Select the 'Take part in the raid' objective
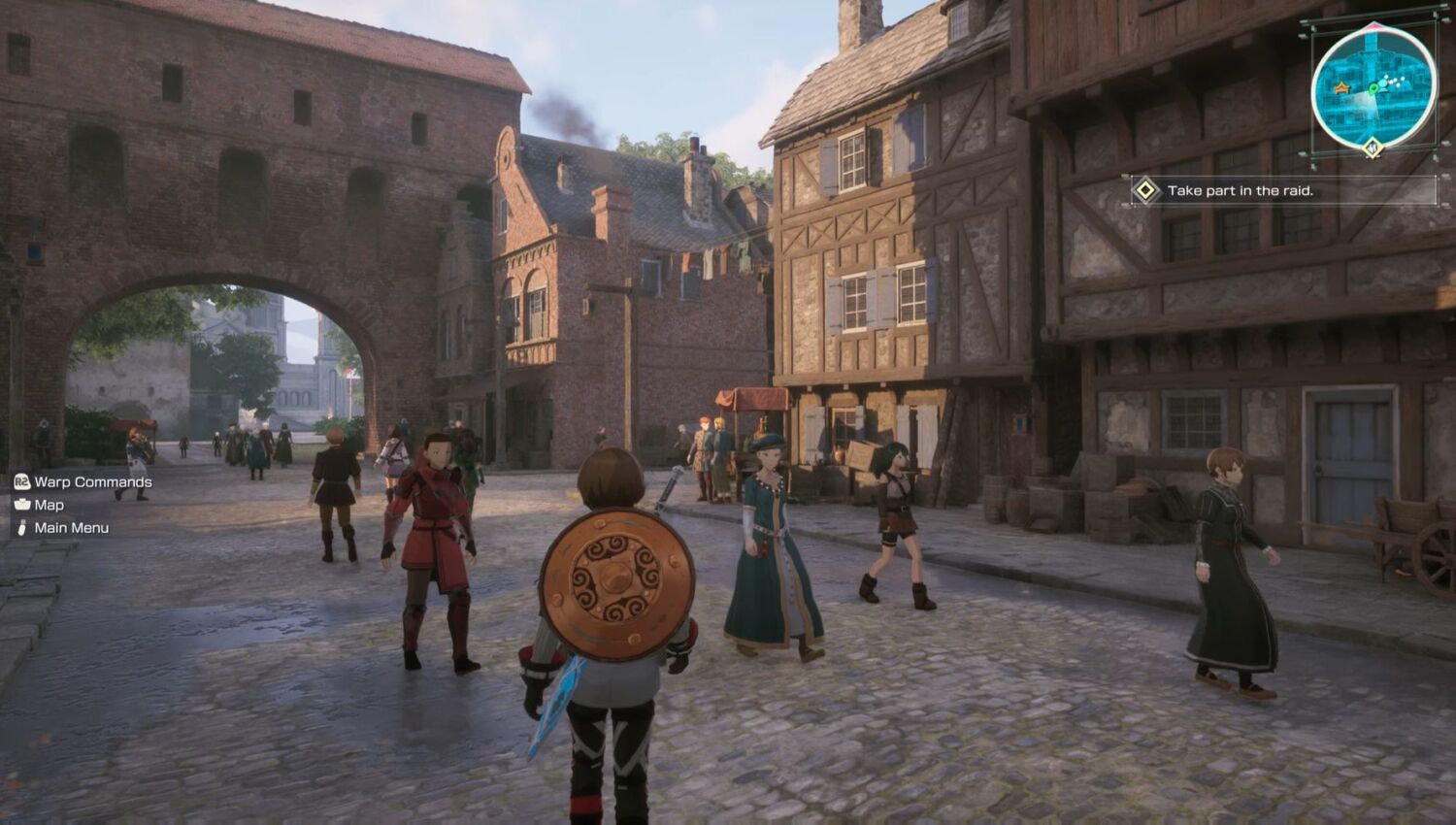The height and width of the screenshot is (825, 1456). (1240, 190)
